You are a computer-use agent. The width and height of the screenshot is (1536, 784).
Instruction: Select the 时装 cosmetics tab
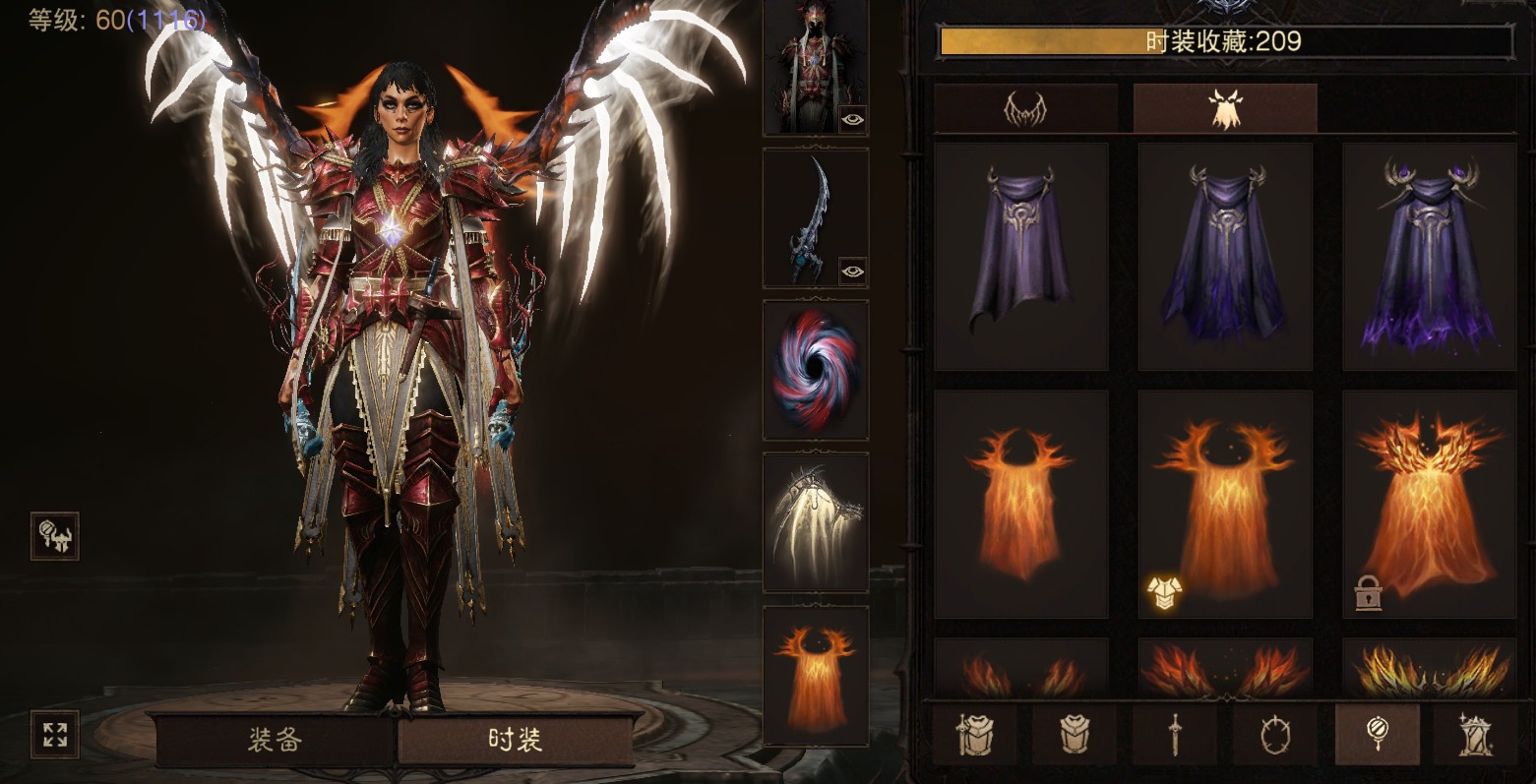(x=515, y=741)
